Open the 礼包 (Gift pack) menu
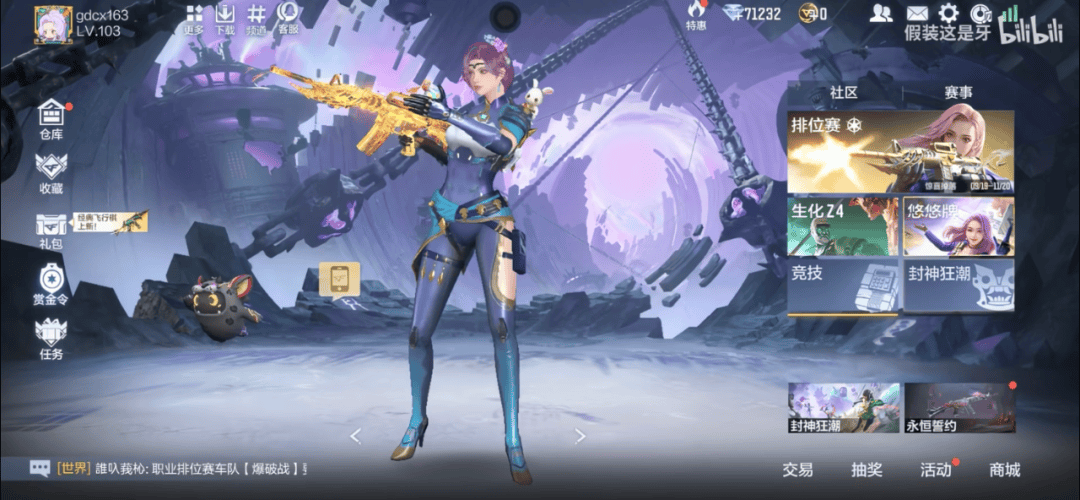 pyautogui.click(x=51, y=230)
